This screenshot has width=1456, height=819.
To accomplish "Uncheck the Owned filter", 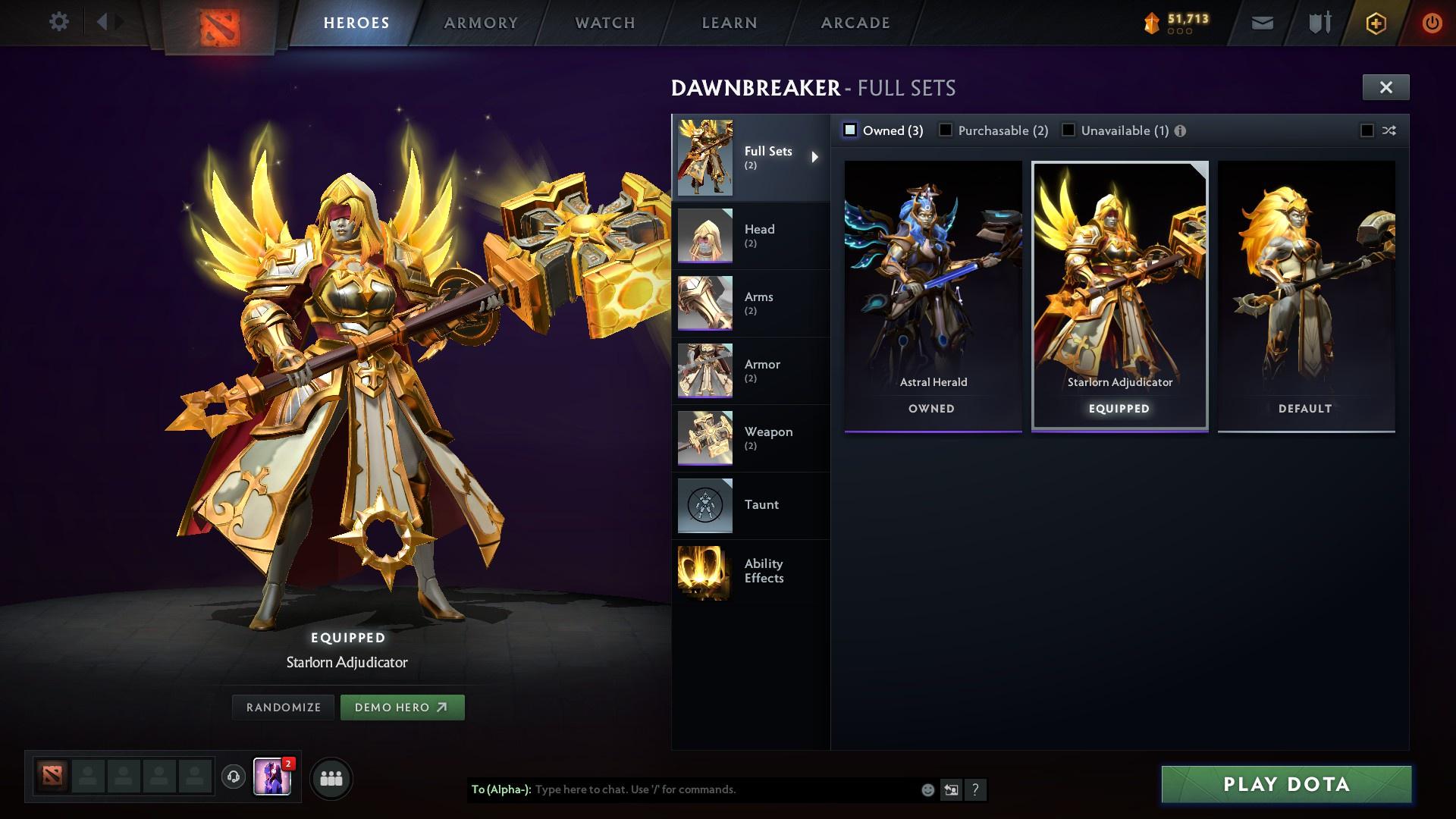I will (849, 130).
